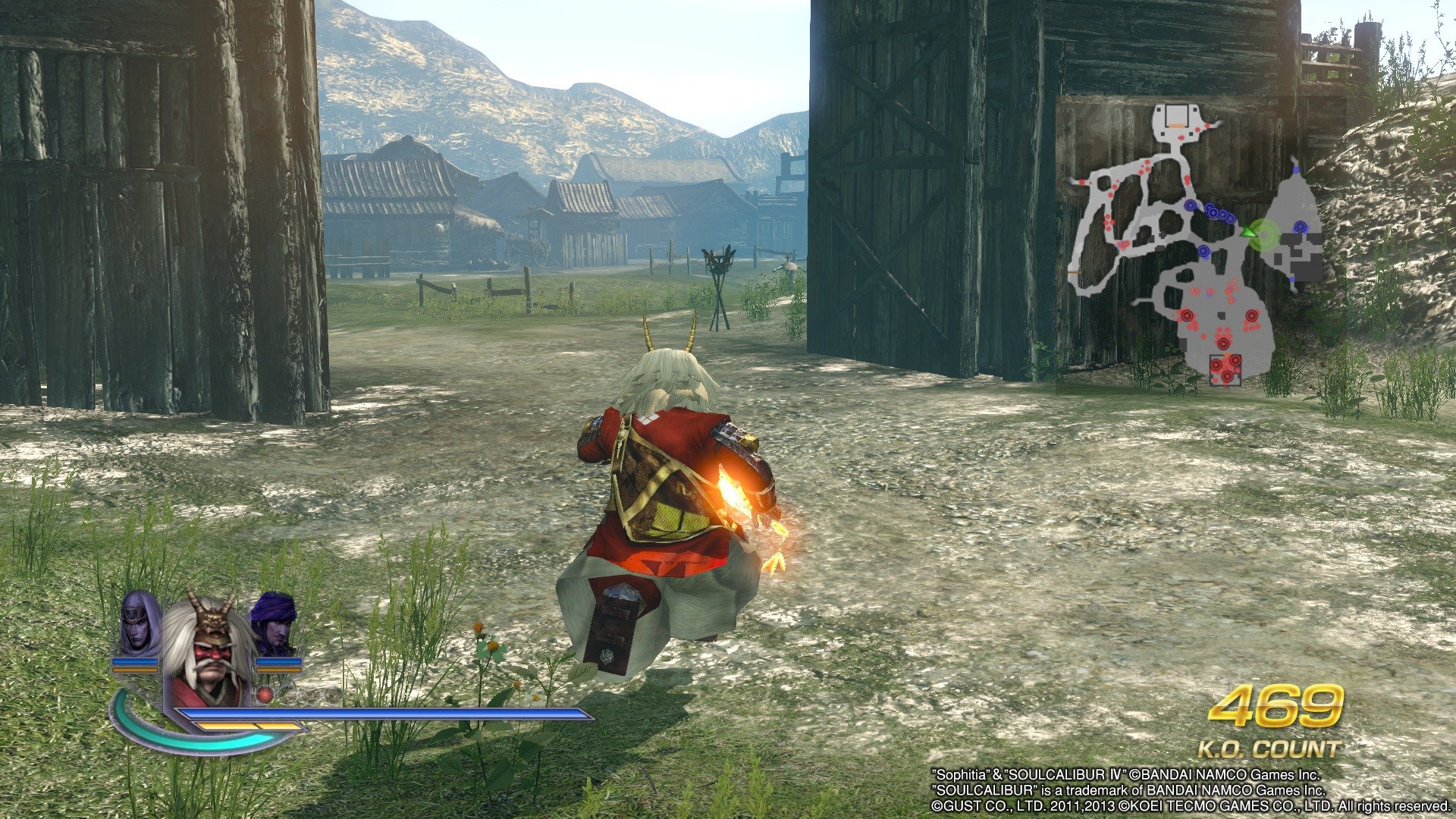
Task: Click the yellow experience bar below the health bar
Action: (246, 726)
